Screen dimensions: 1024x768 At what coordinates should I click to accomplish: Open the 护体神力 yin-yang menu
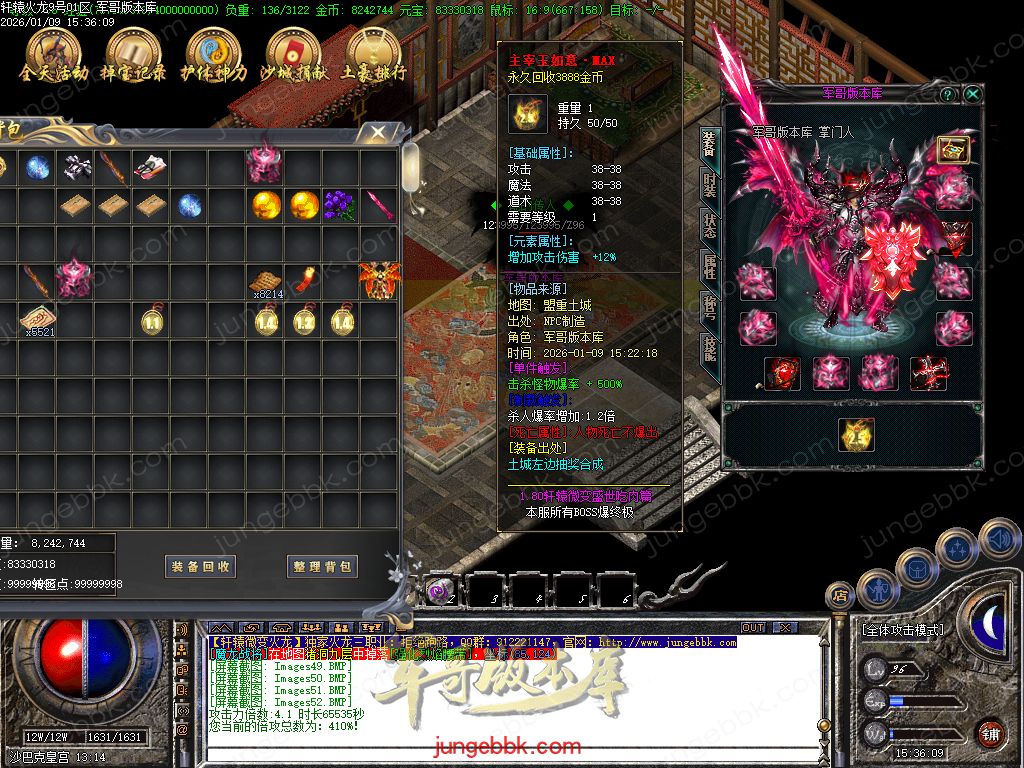pos(213,54)
